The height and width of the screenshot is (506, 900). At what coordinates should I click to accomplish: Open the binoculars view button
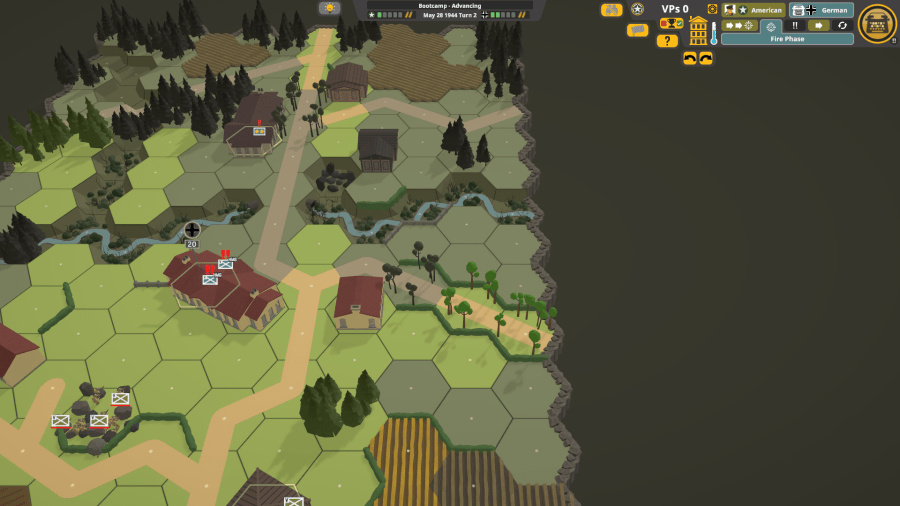[x=611, y=10]
